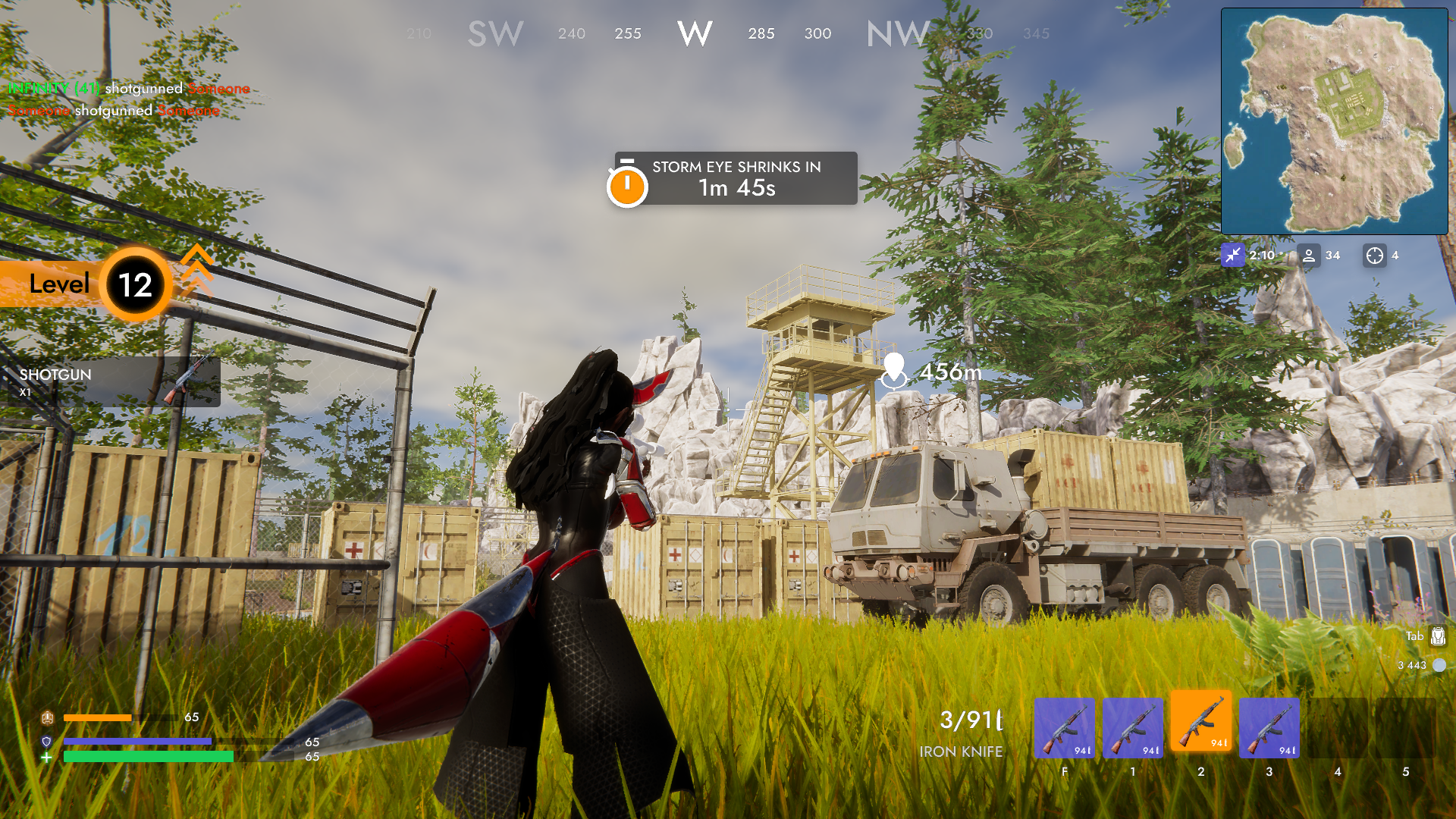Open the minimap in the corner
The image size is (1456, 819).
tap(1332, 120)
